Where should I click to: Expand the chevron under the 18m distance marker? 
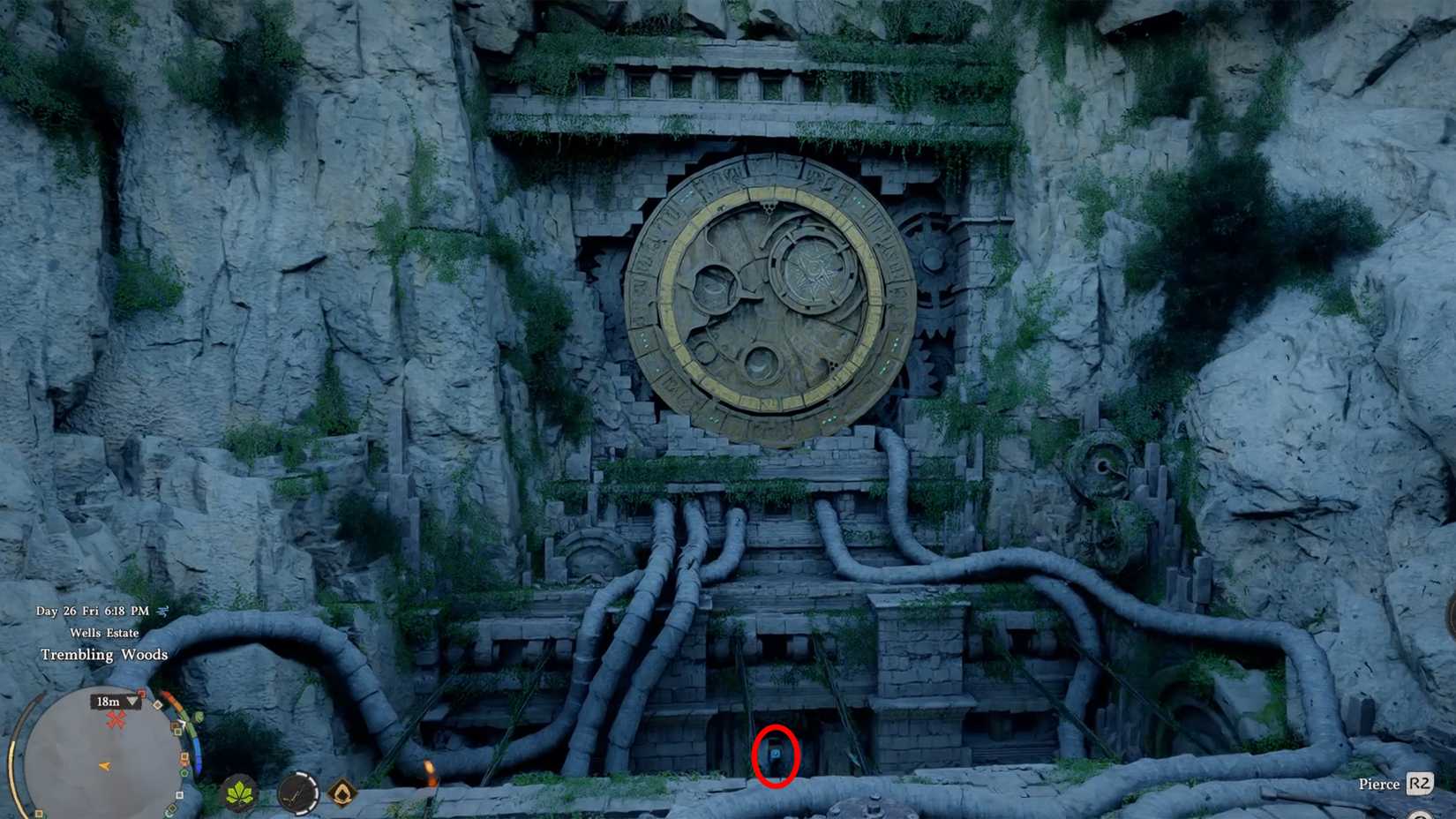pyautogui.click(x=131, y=703)
